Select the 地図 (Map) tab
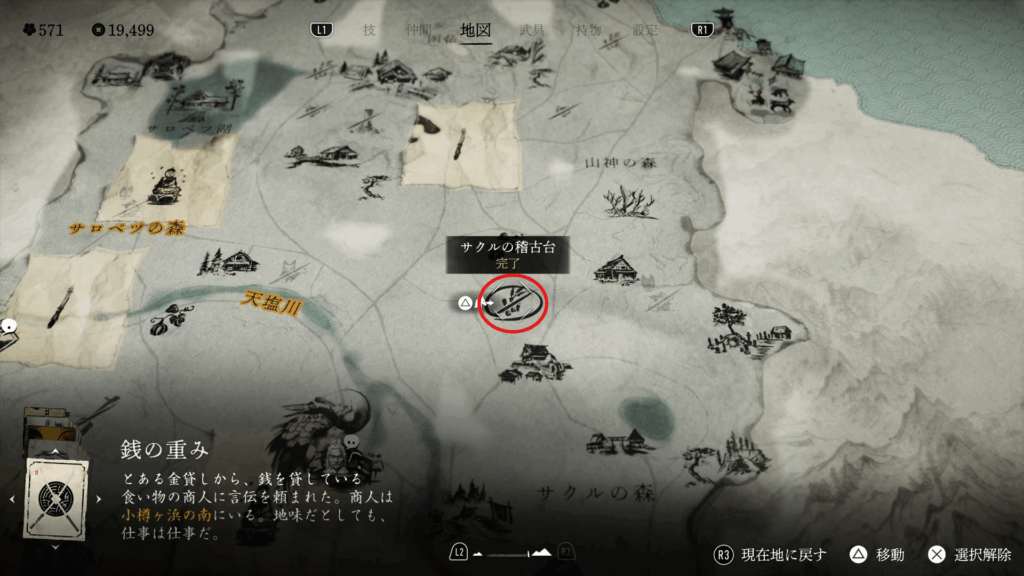The width and height of the screenshot is (1024, 576). click(475, 30)
